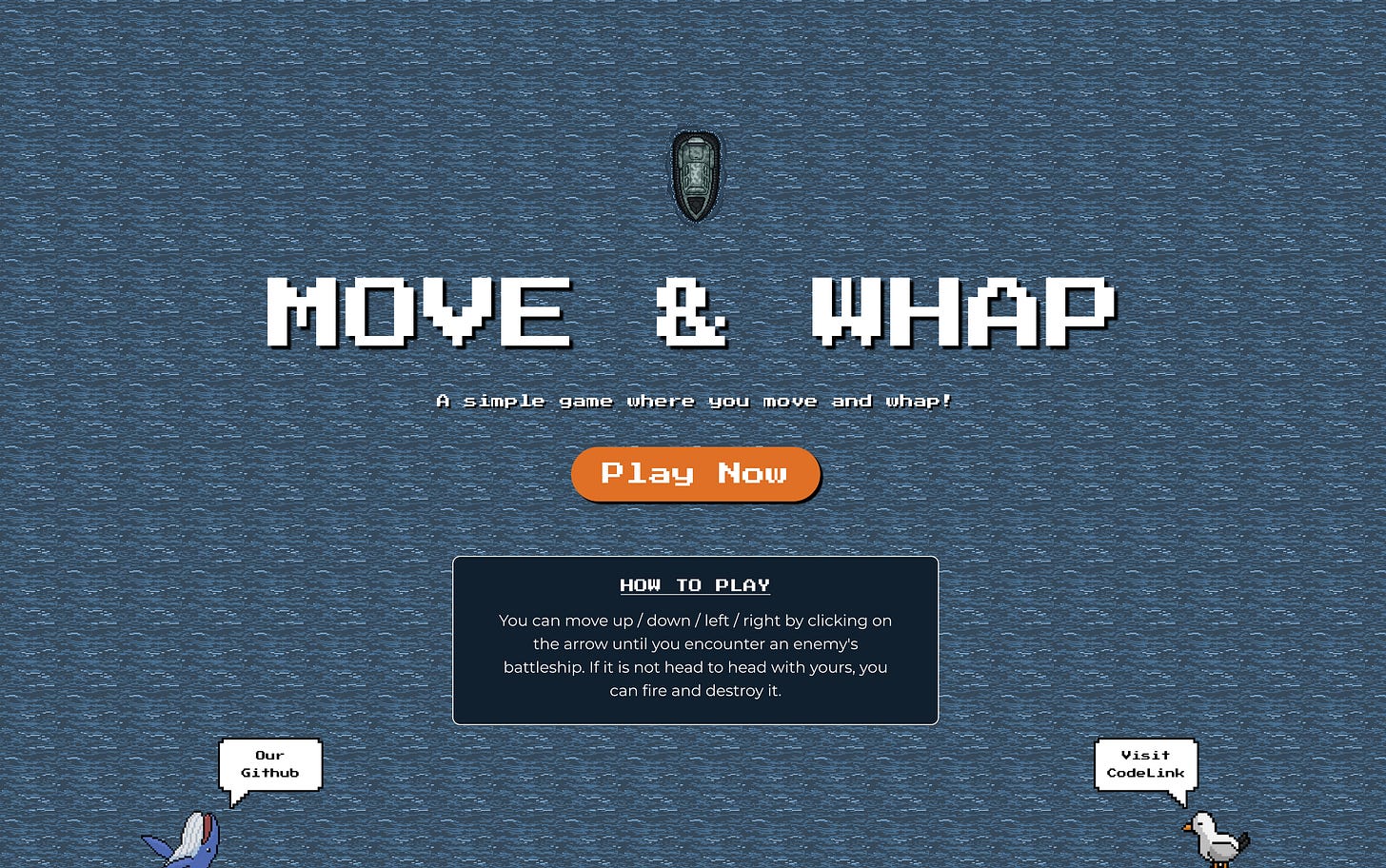Screen dimensions: 1386x868
Task: Open the Our Github link
Action: [269, 764]
